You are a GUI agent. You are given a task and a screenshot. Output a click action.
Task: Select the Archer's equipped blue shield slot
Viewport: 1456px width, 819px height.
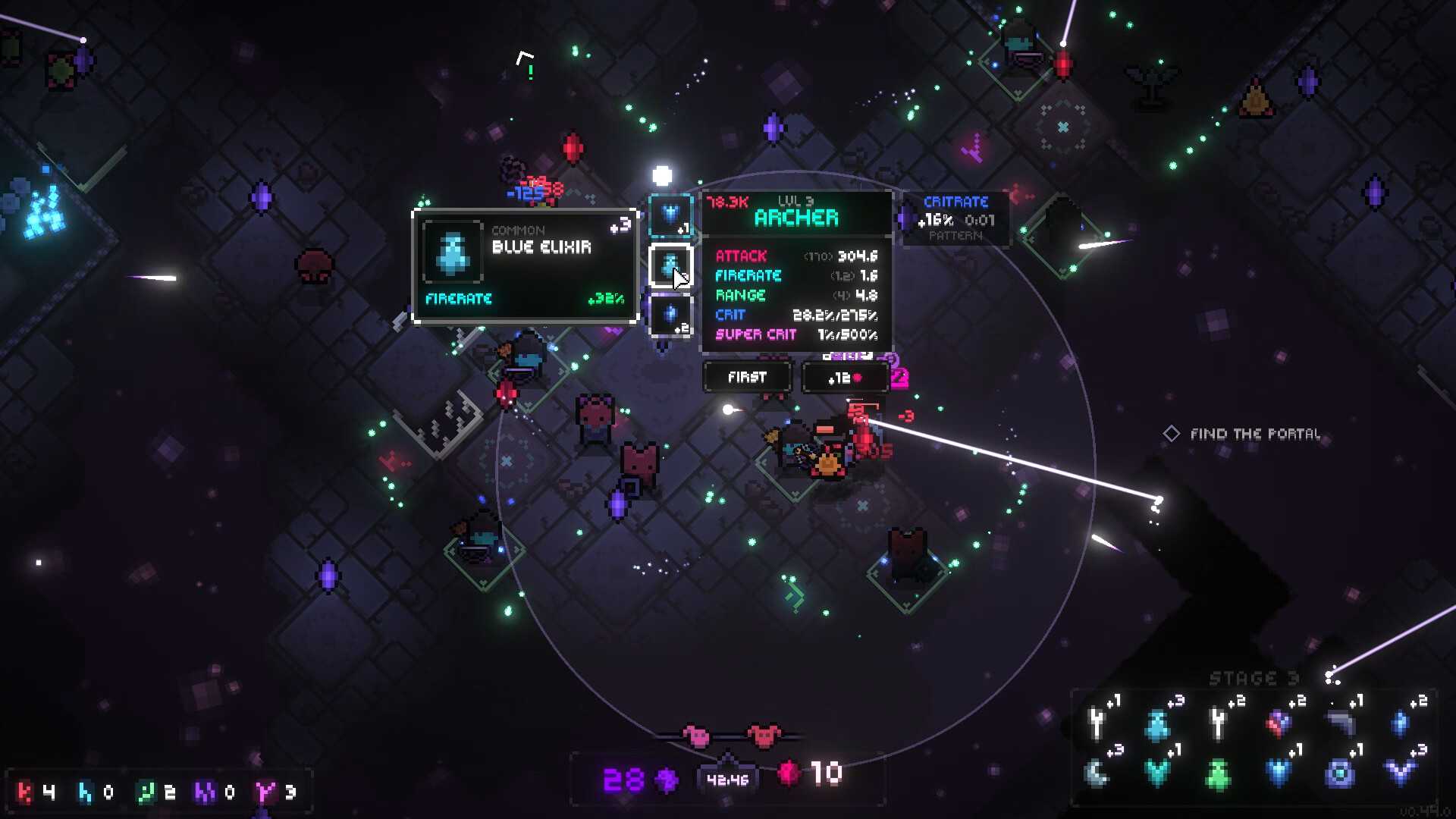(x=670, y=215)
